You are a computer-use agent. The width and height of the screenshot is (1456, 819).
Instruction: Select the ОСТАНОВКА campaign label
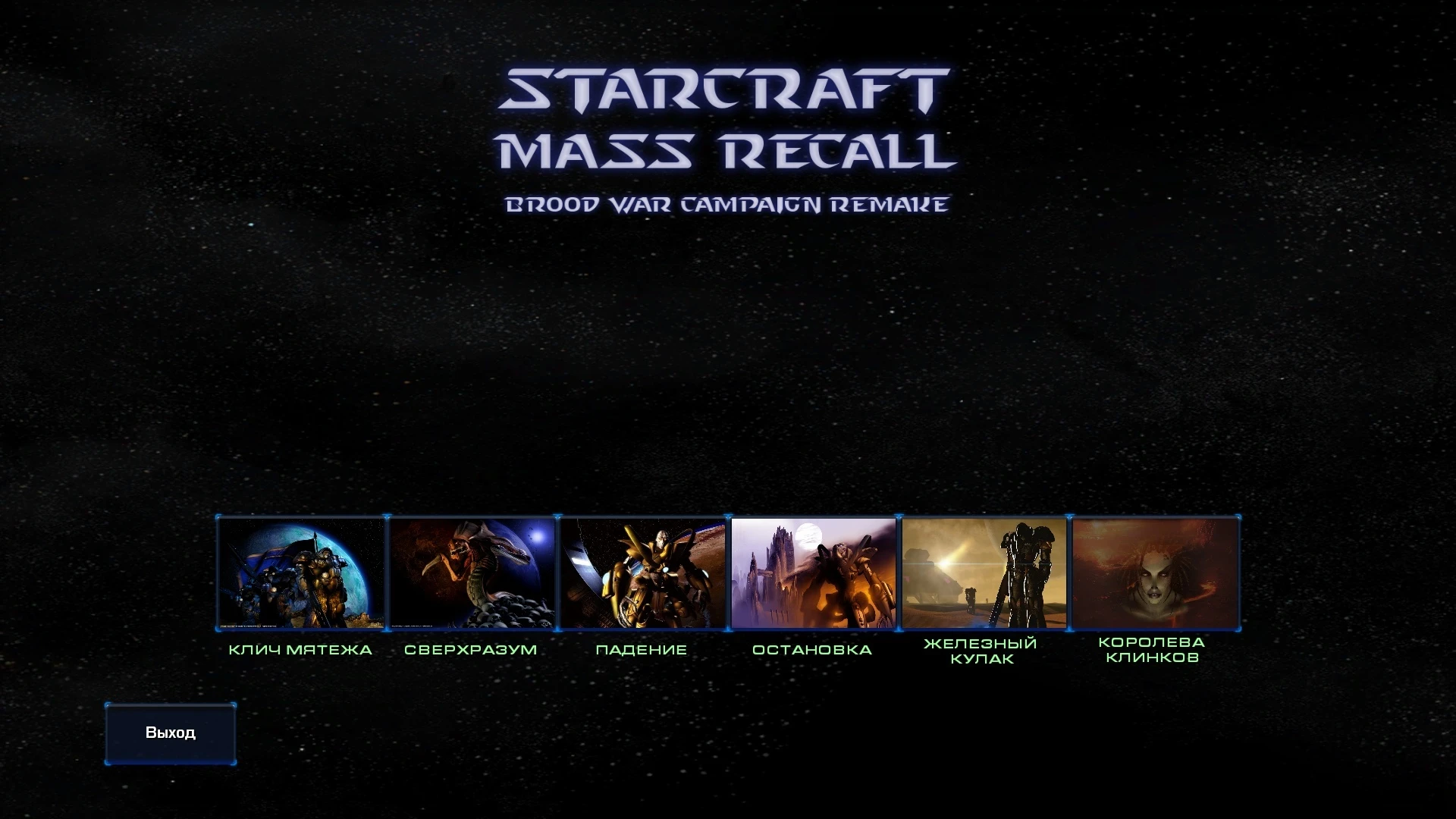tap(811, 649)
